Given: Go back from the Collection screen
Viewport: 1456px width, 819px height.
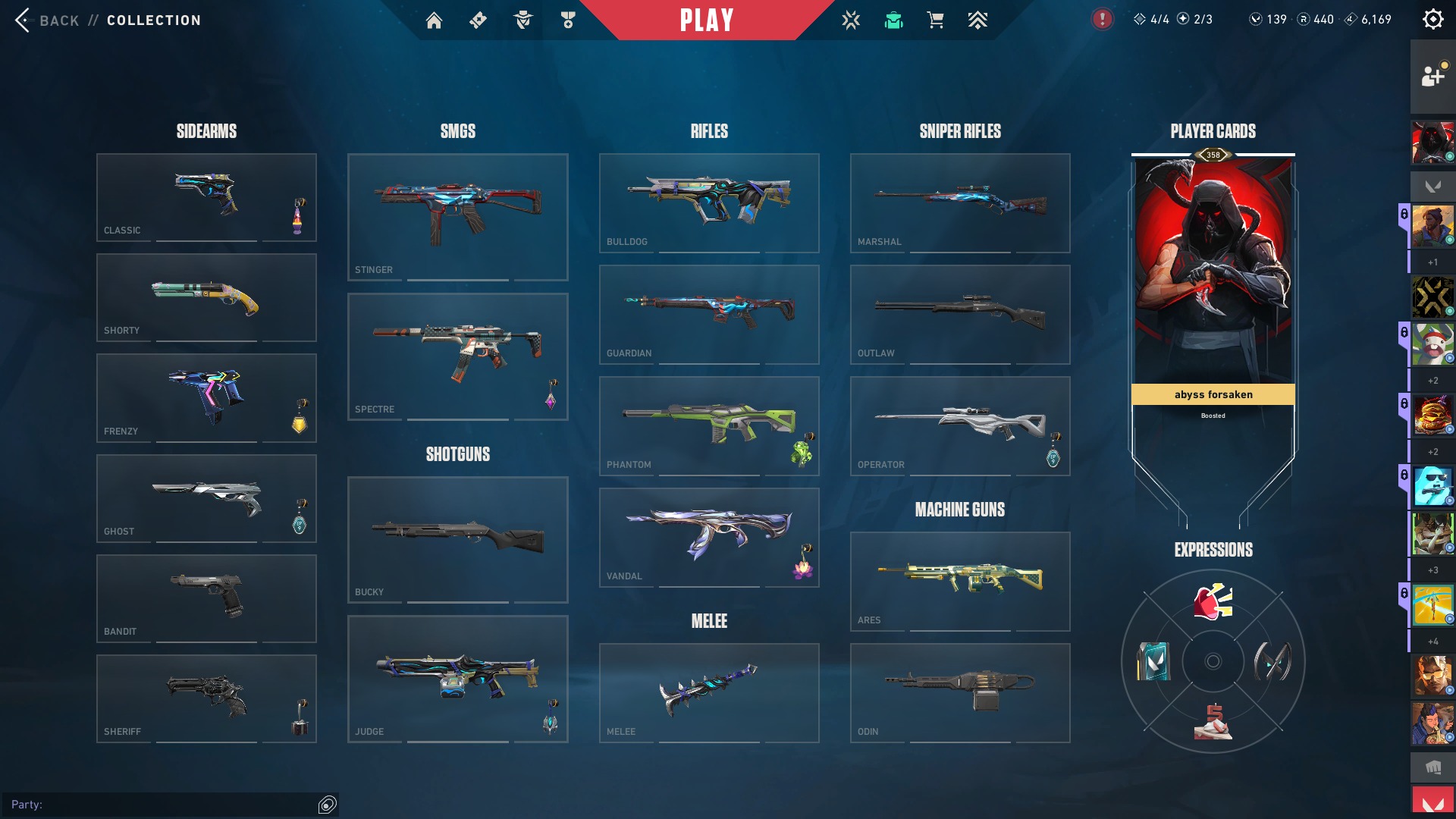Looking at the screenshot, I should pyautogui.click(x=45, y=20).
